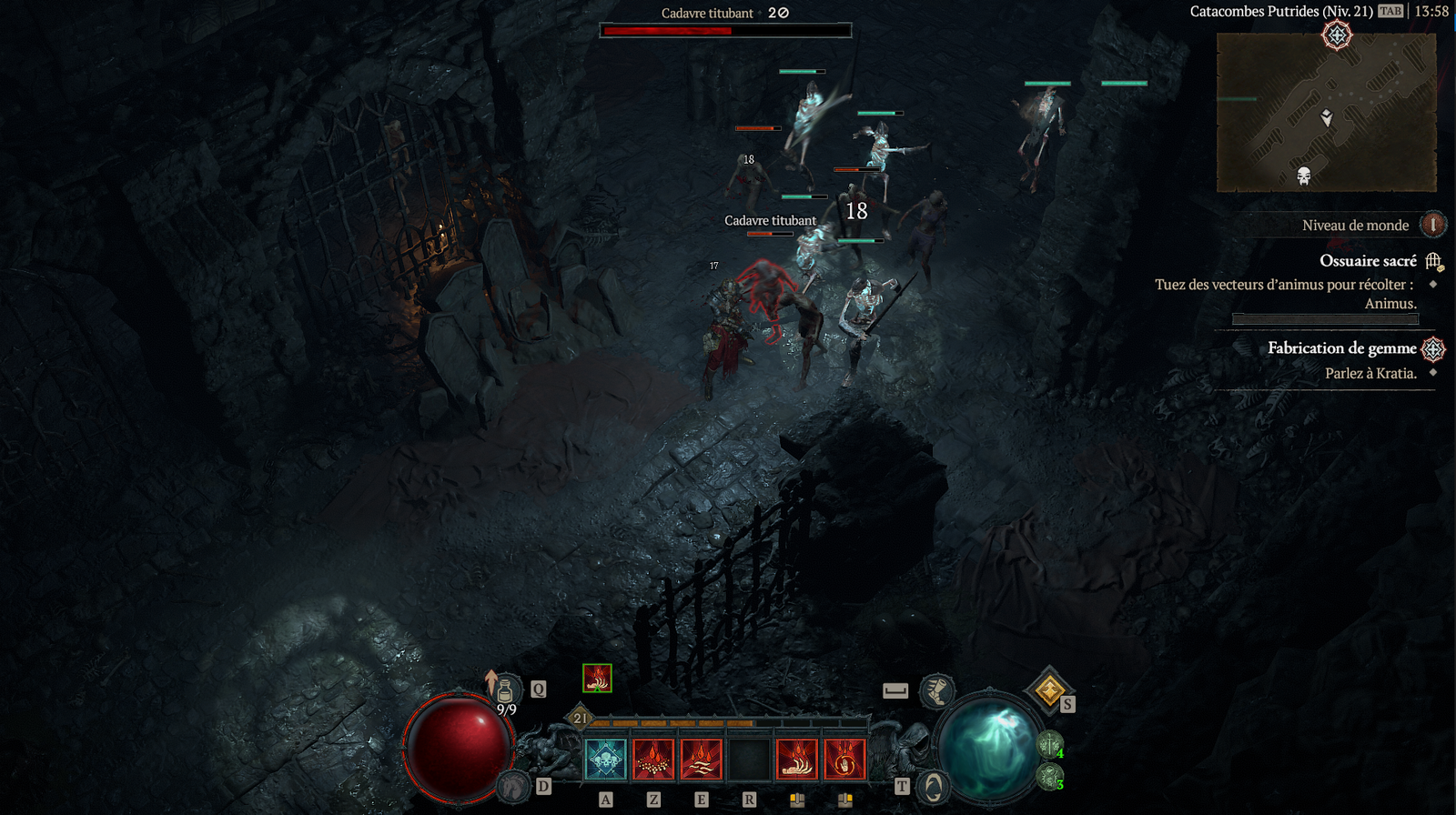
Task: Activate the swirling blood palm skill
Action: (844, 759)
